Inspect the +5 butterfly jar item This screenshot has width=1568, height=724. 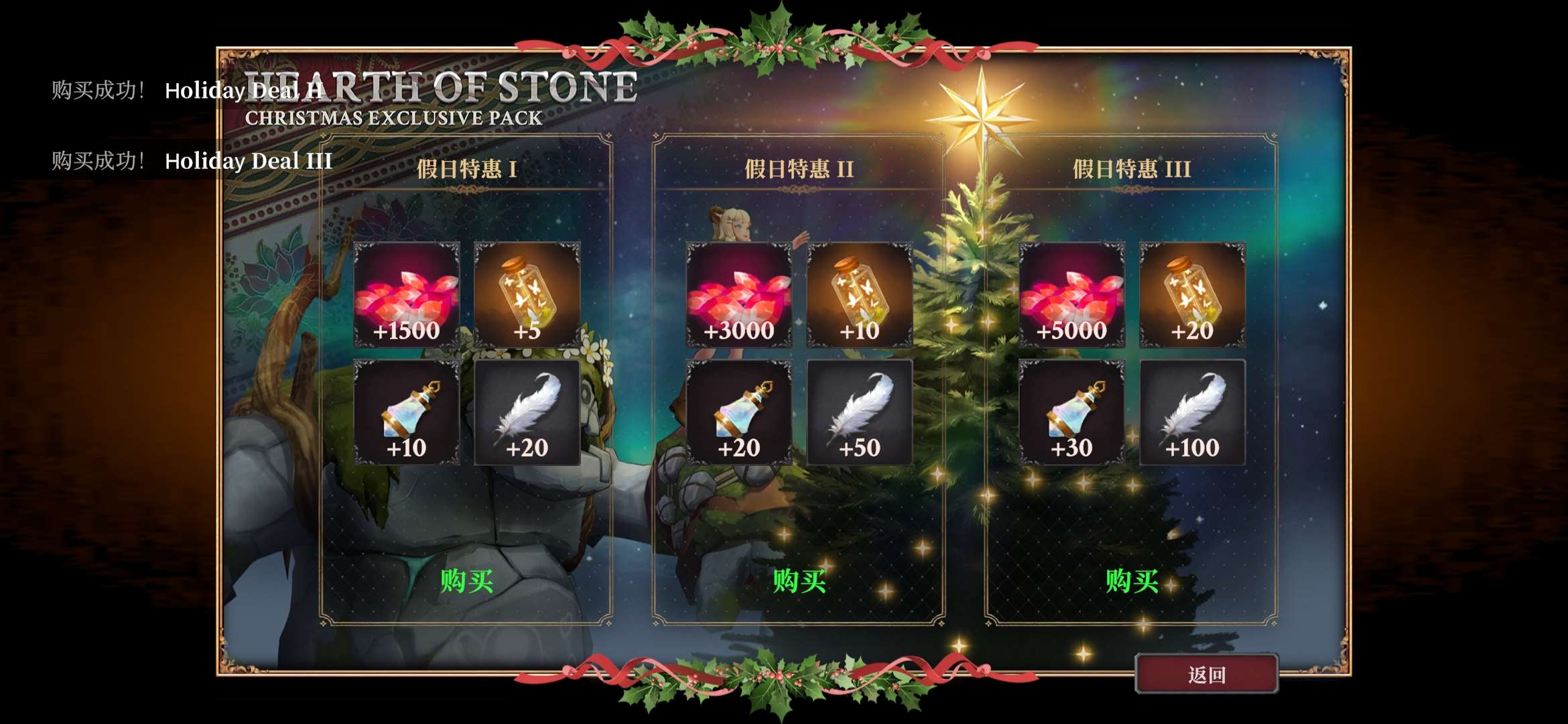coord(527,295)
